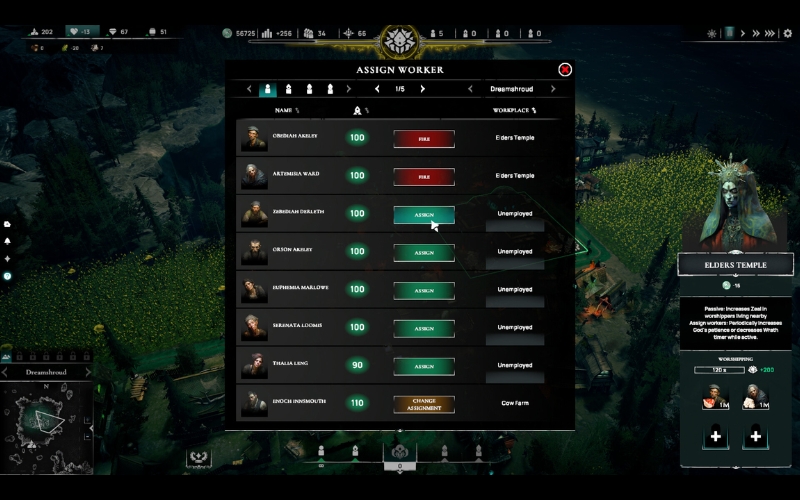
Task: Change assignment for Enoch Innsmouth
Action: 424,404
